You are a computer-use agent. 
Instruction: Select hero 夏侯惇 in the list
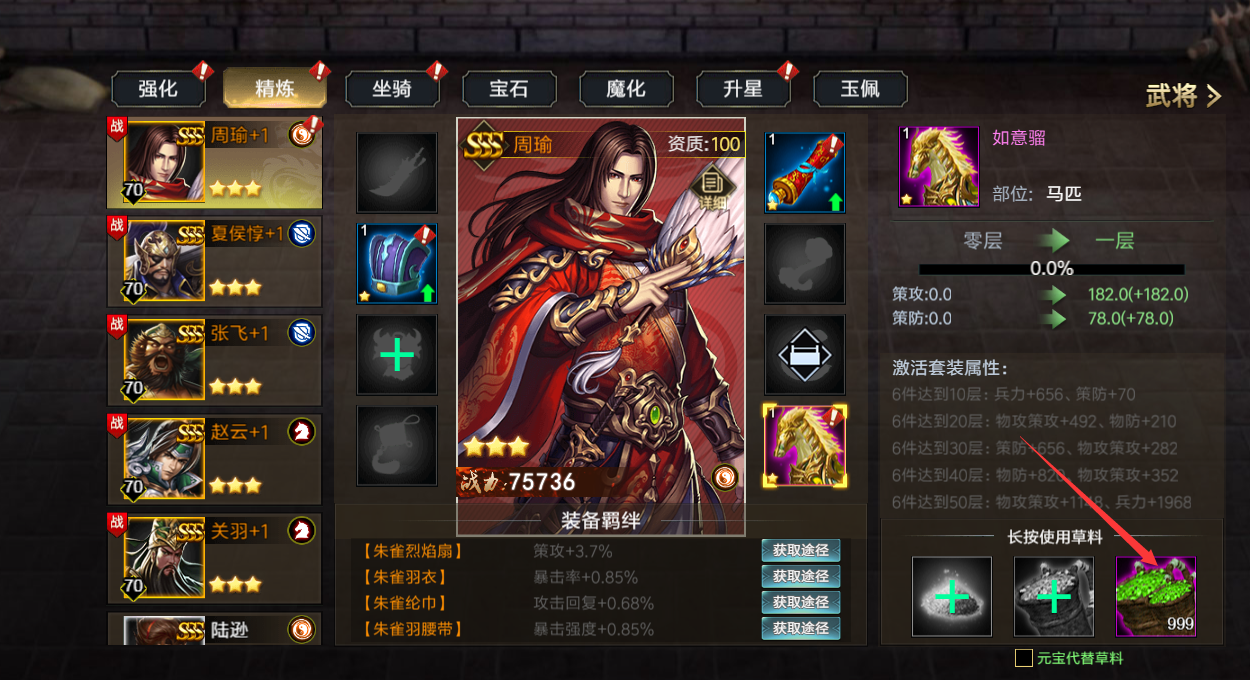(x=214, y=259)
